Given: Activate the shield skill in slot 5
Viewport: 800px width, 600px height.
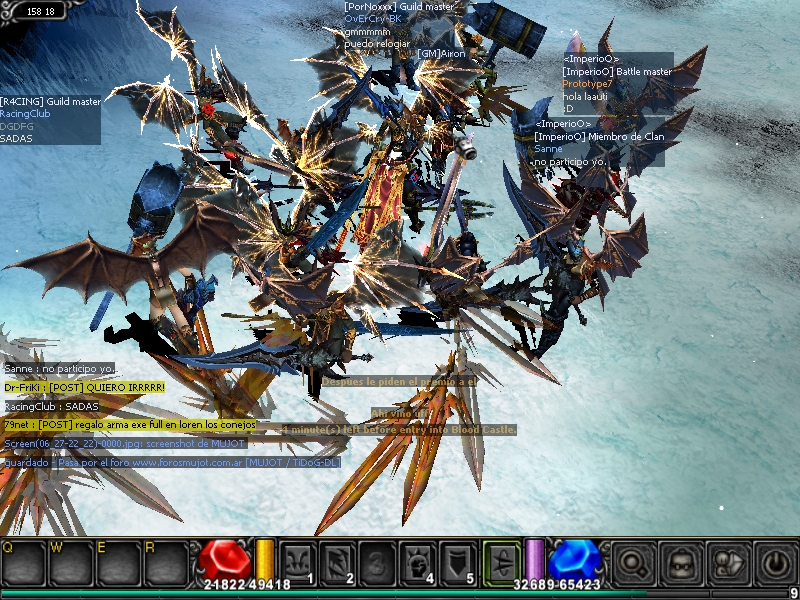Looking at the screenshot, I should pos(457,561).
